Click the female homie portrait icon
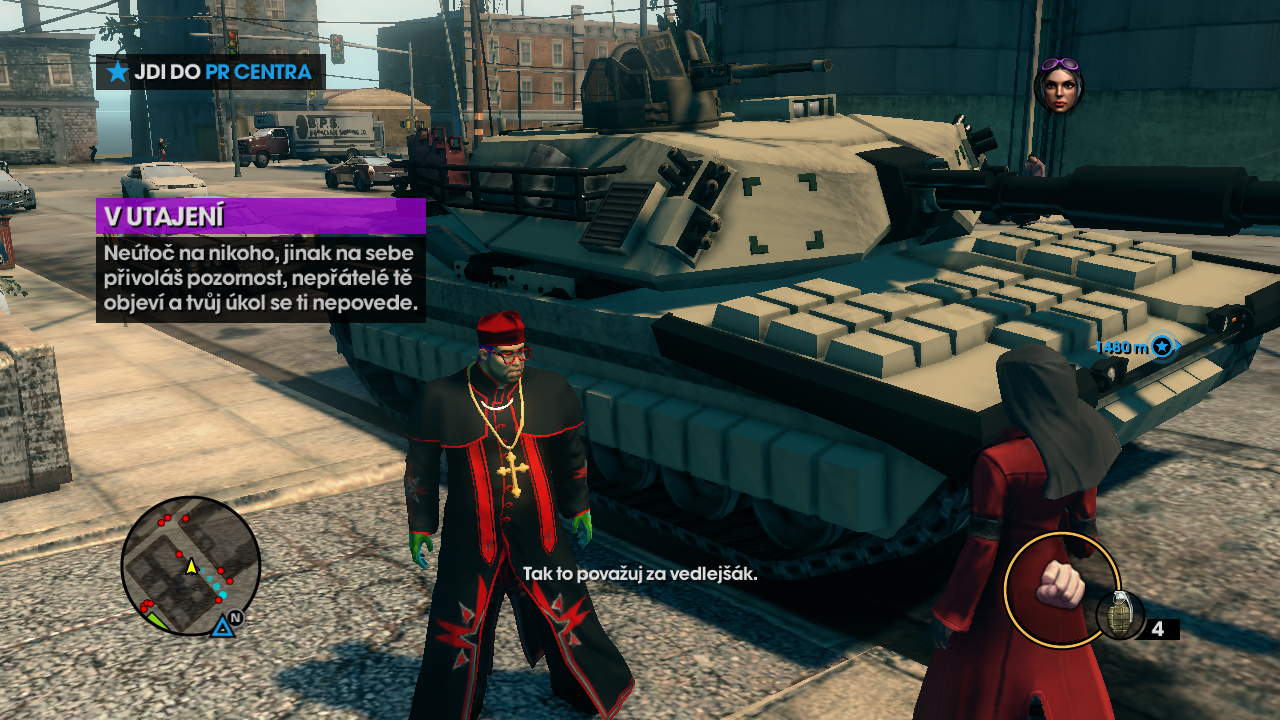 [1058, 85]
